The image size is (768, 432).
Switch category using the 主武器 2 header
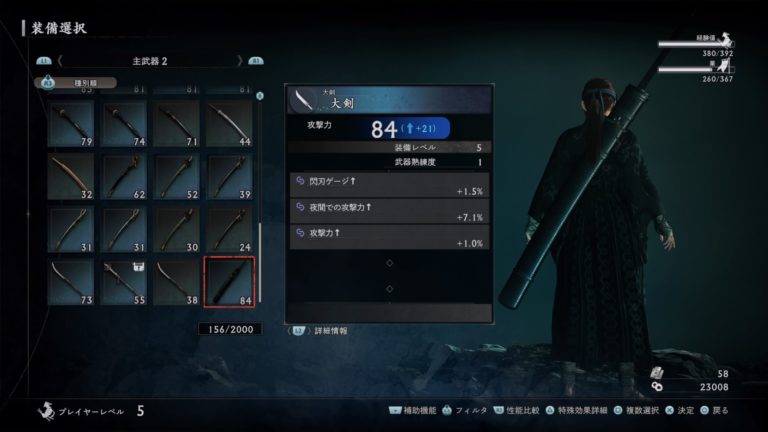(150, 61)
